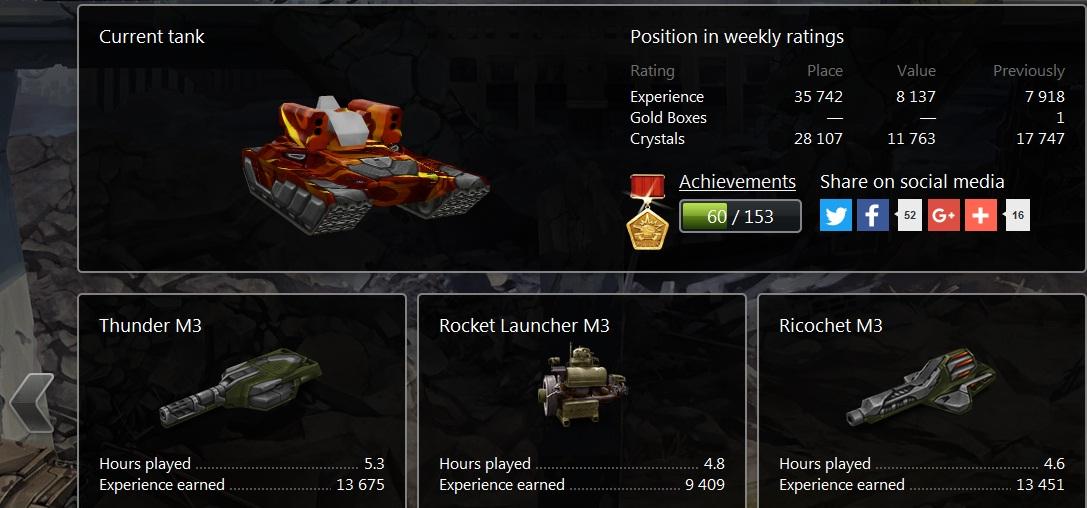Open the Achievements link

737,182
